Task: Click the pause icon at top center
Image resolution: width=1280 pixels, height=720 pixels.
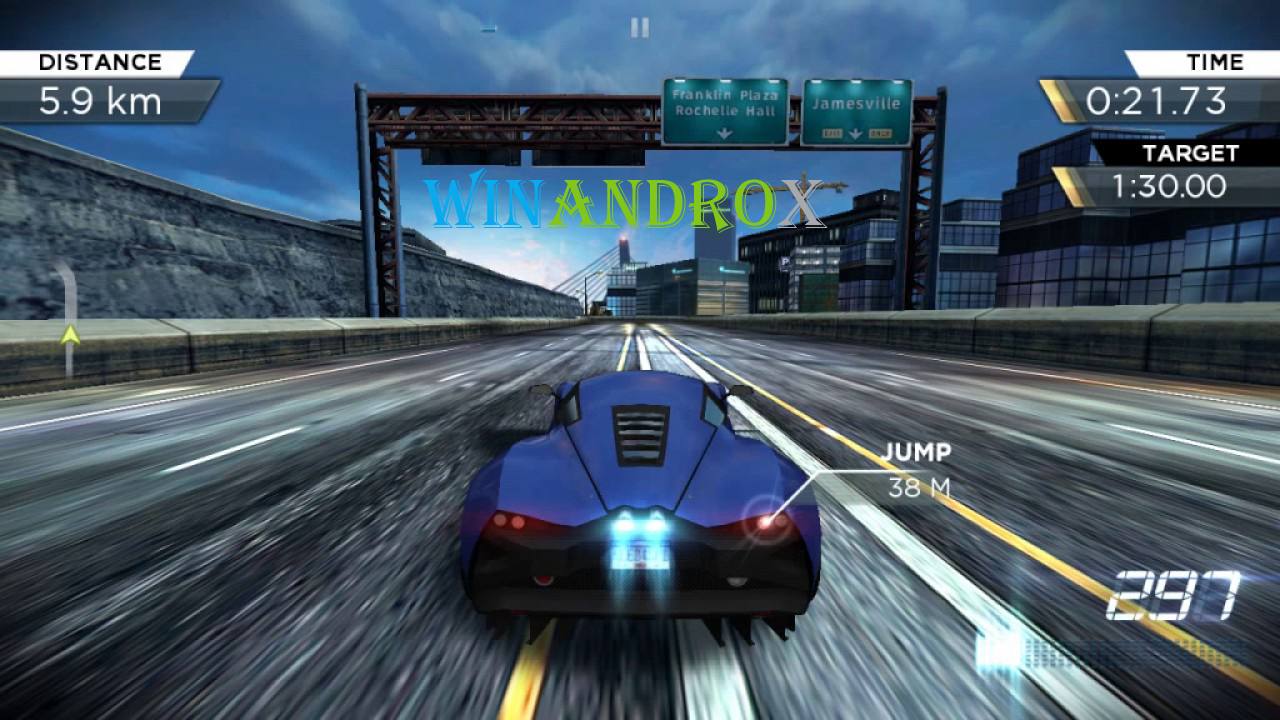Action: 640,27
